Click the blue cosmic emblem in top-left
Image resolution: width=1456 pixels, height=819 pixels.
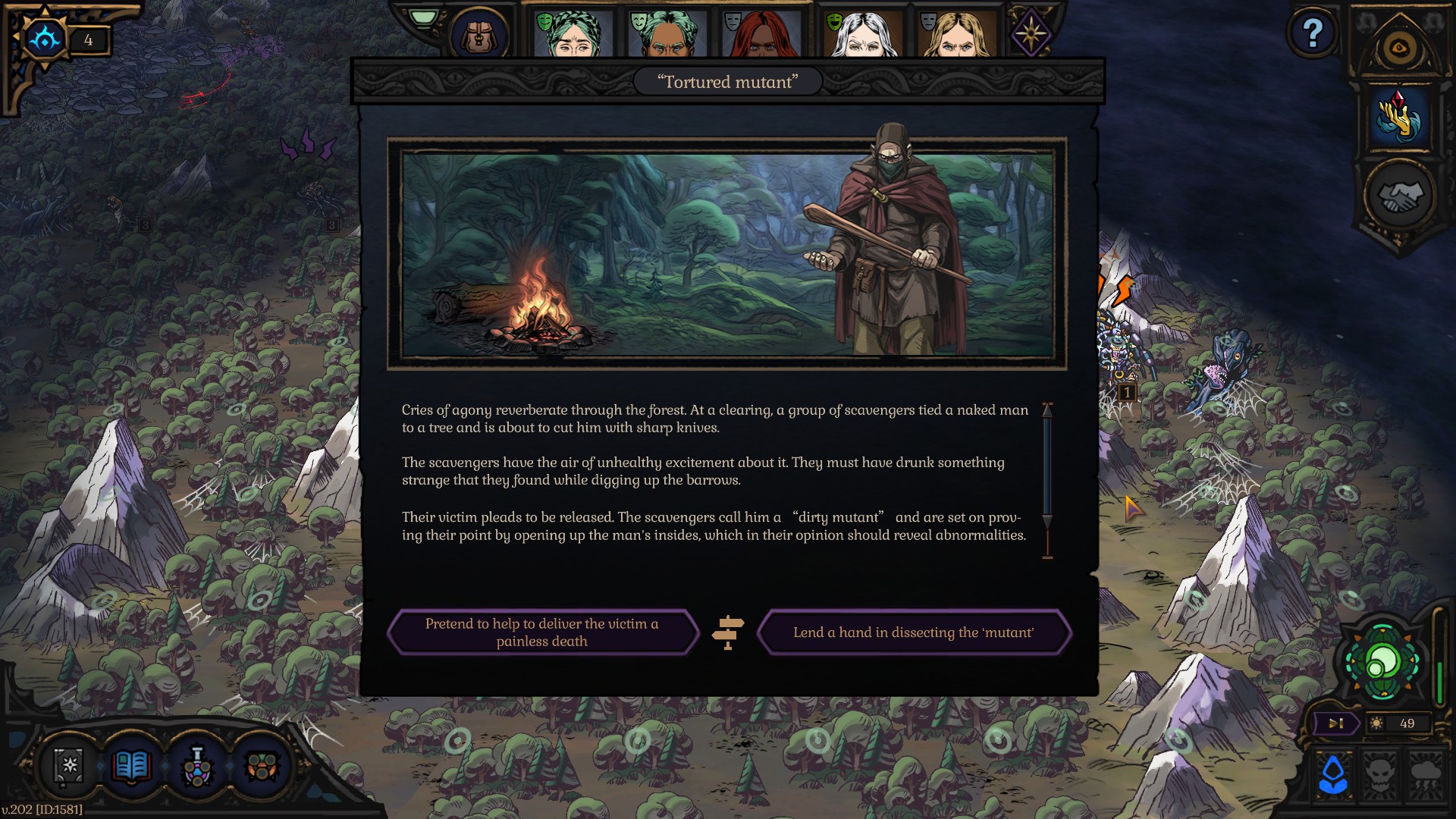click(x=45, y=38)
